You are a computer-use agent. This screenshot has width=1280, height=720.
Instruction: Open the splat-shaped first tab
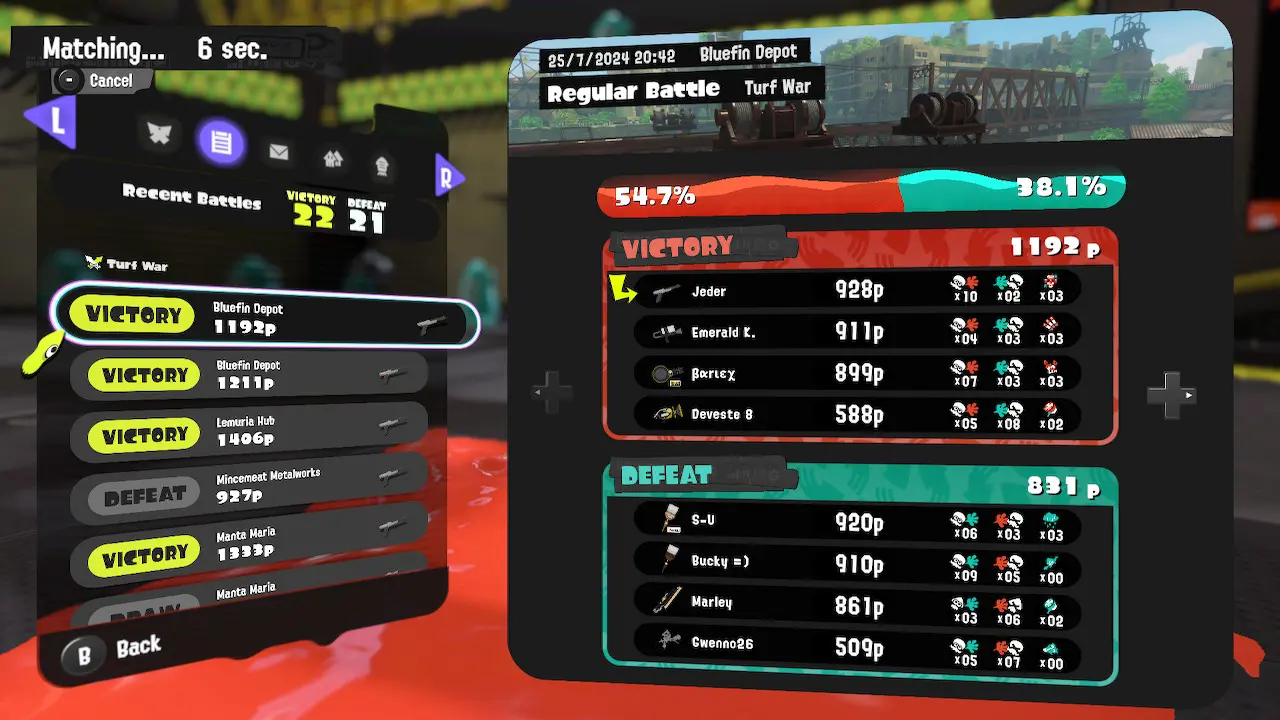tap(160, 134)
